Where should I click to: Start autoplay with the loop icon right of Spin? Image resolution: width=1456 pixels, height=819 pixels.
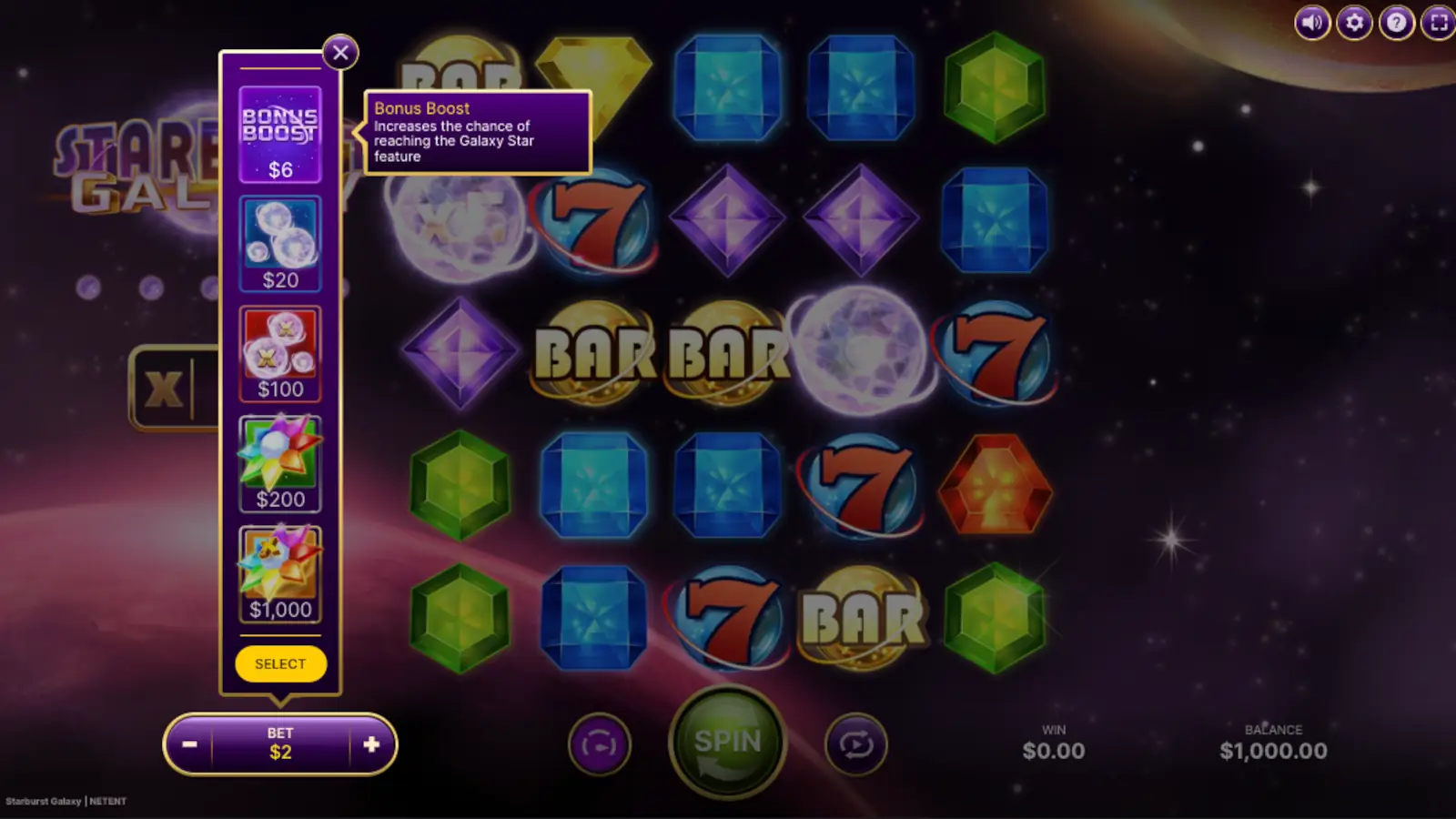pos(855,743)
